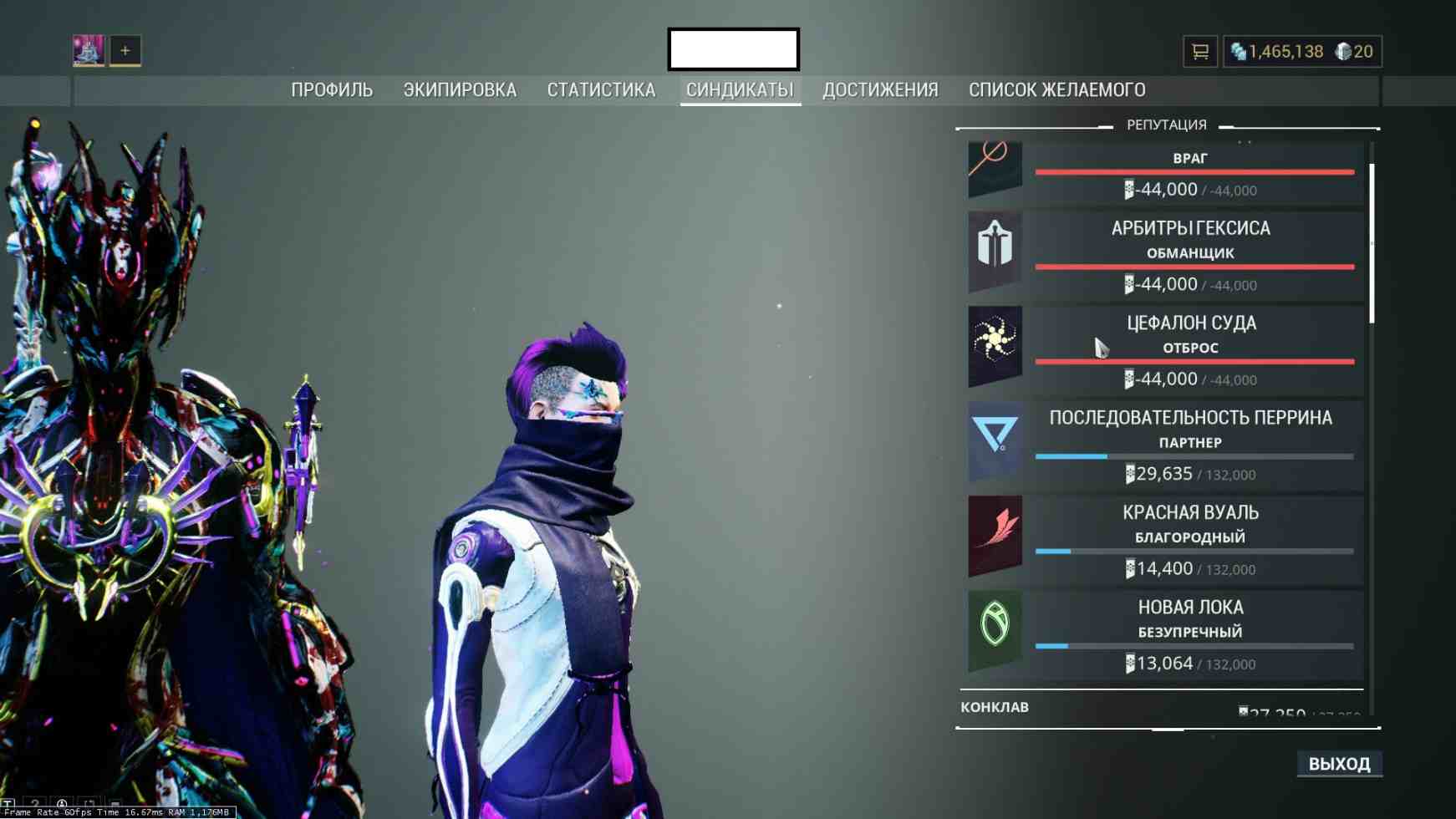Image resolution: width=1456 pixels, height=819 pixels.
Task: Choose the Цефалон Суда syndicate row
Action: [1165, 349]
